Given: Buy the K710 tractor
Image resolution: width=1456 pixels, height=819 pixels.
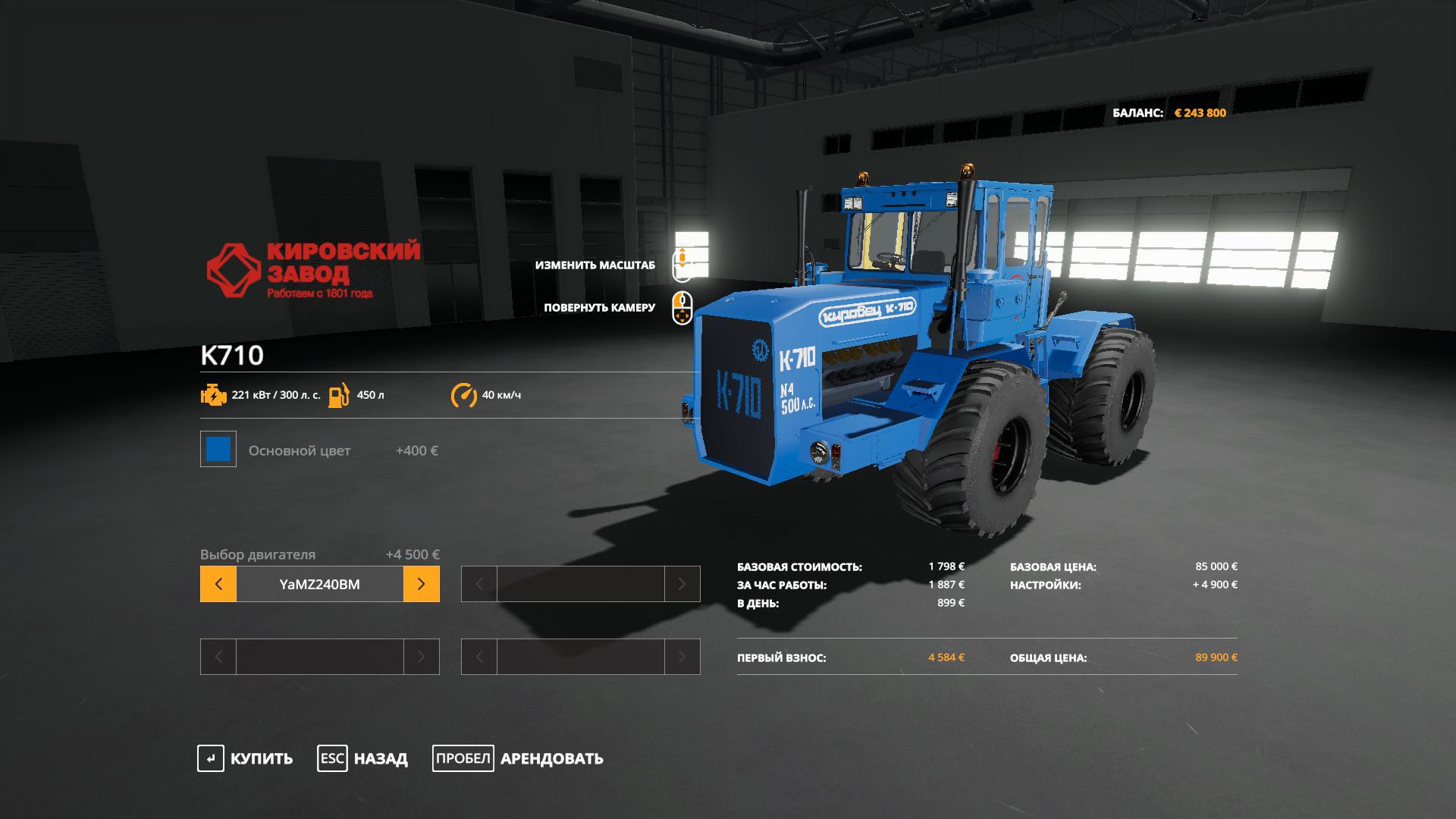Looking at the screenshot, I should [245, 758].
